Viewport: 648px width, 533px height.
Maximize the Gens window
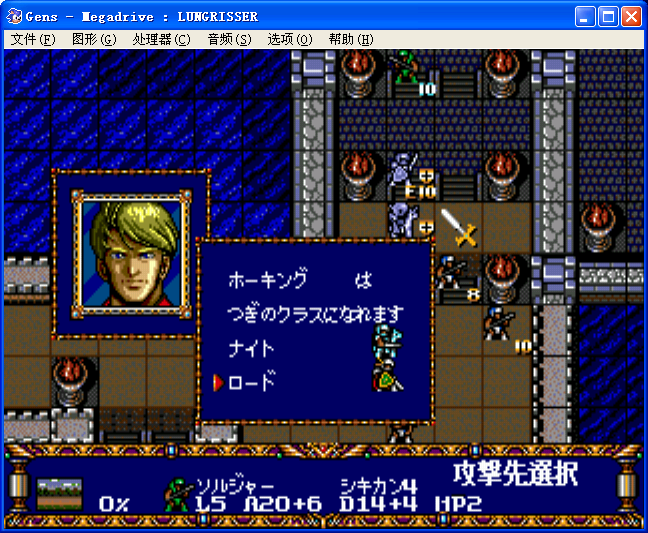pyautogui.click(x=608, y=16)
